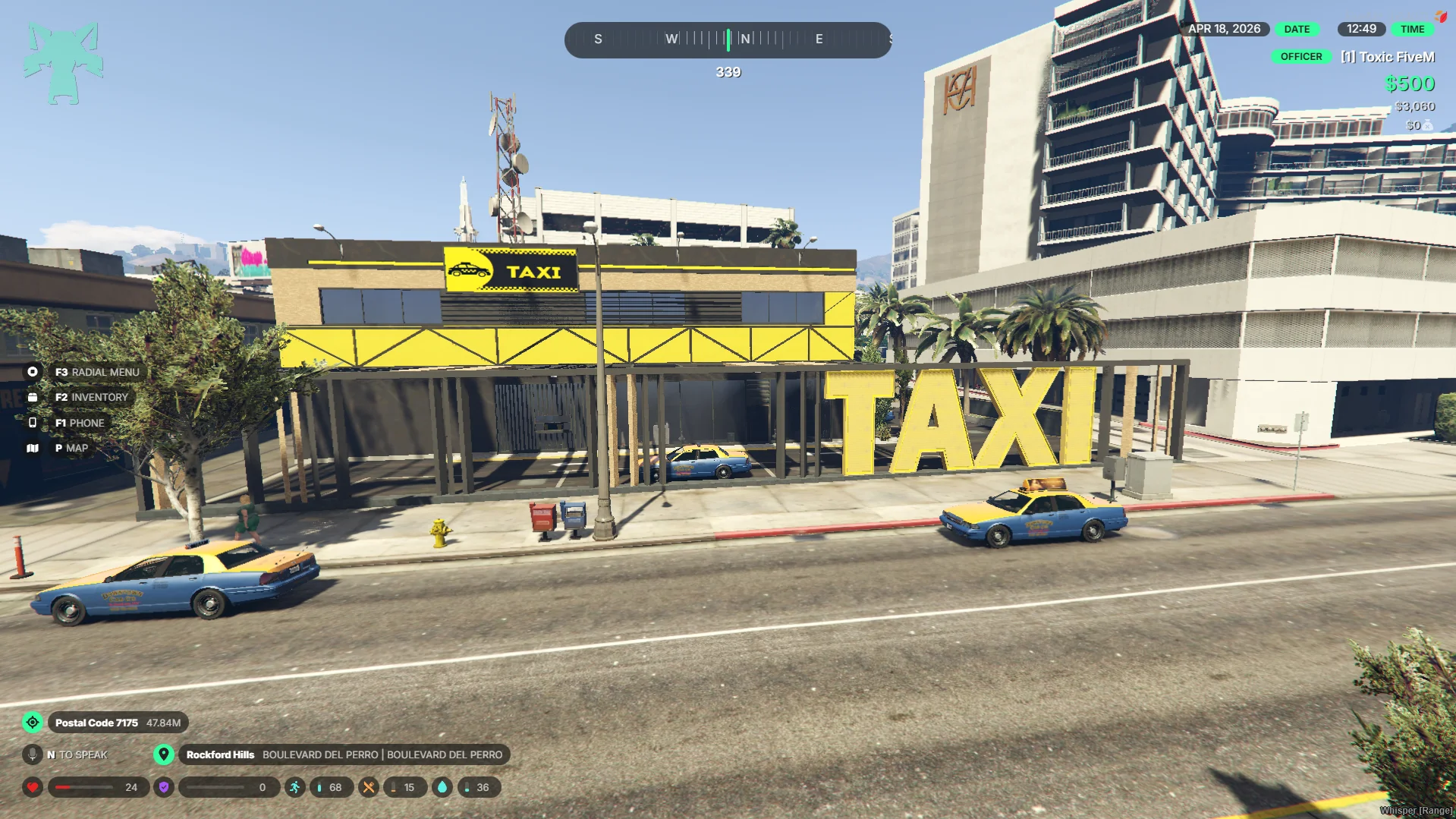The image size is (1456, 819).
Task: Click the water drop thirst icon
Action: pyautogui.click(x=442, y=787)
